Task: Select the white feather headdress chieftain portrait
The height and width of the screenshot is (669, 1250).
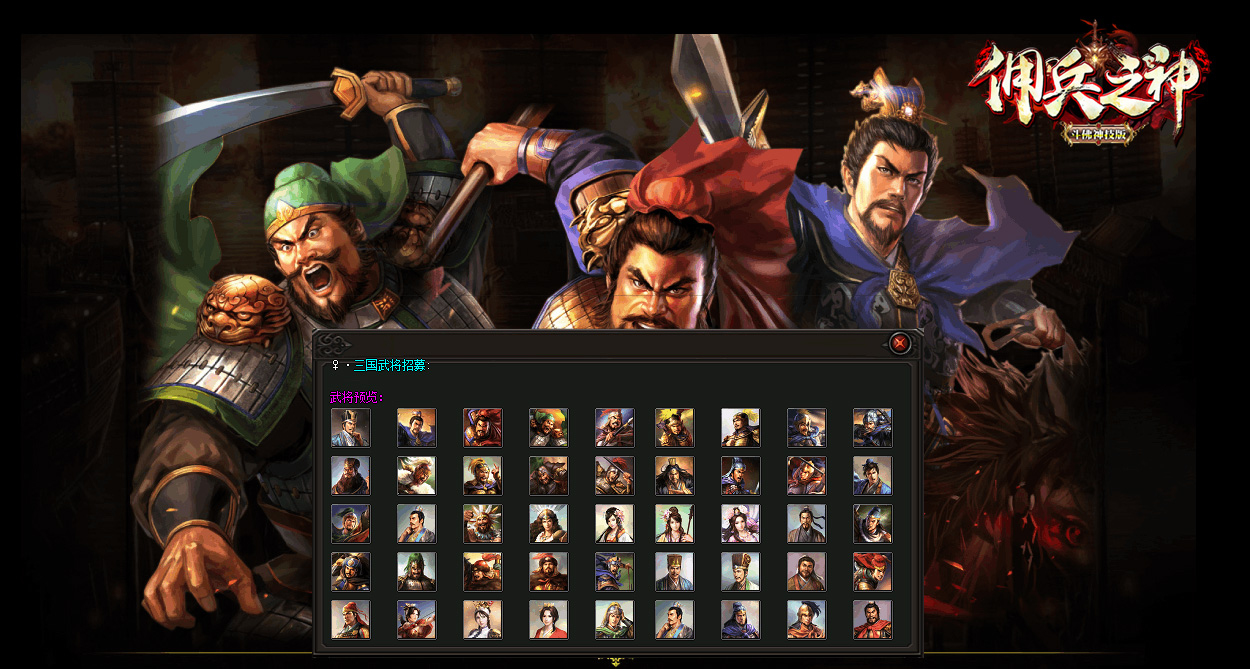Action: click(482, 524)
